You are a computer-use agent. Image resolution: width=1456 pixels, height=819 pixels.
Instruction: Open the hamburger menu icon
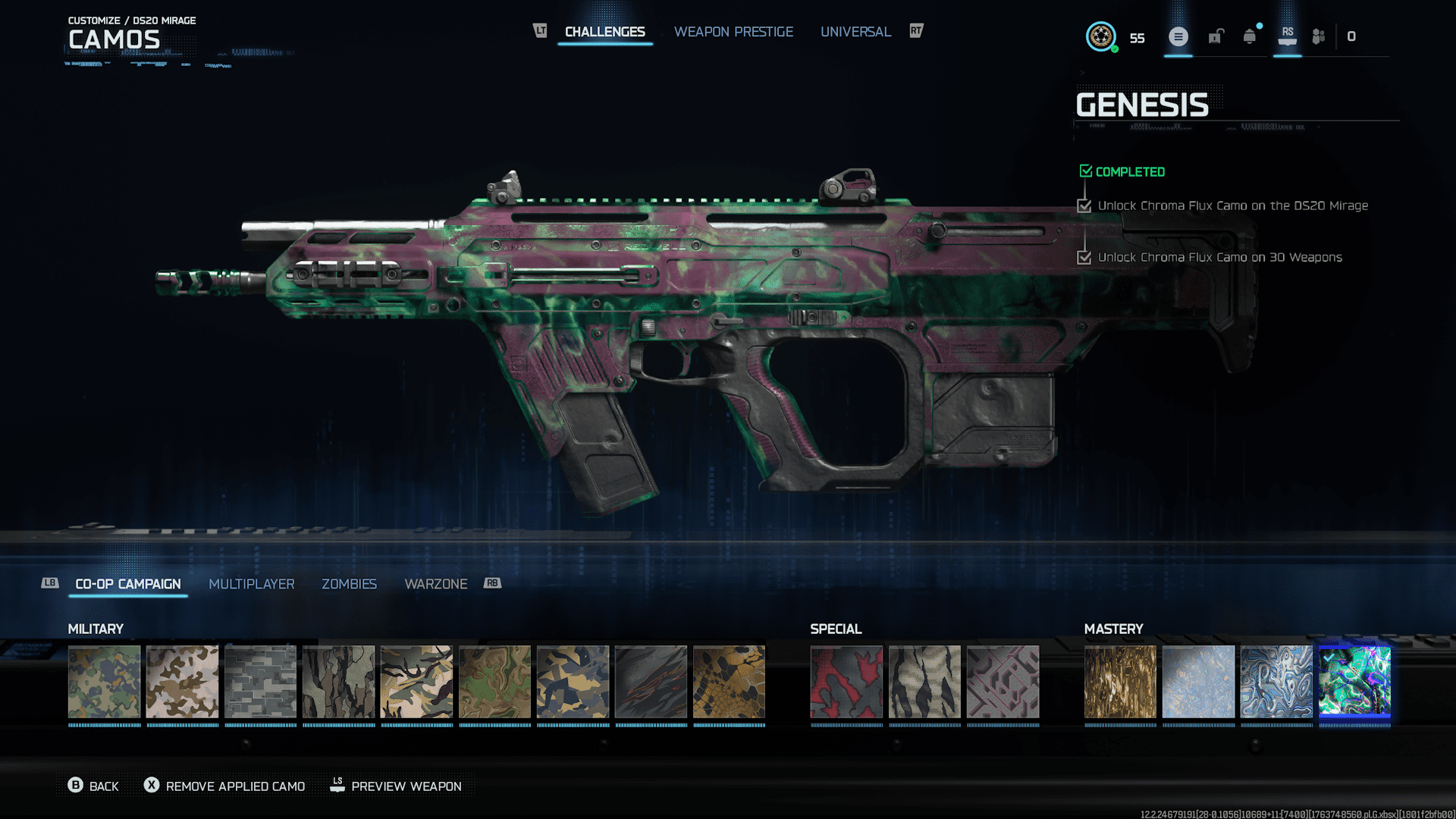point(1178,36)
